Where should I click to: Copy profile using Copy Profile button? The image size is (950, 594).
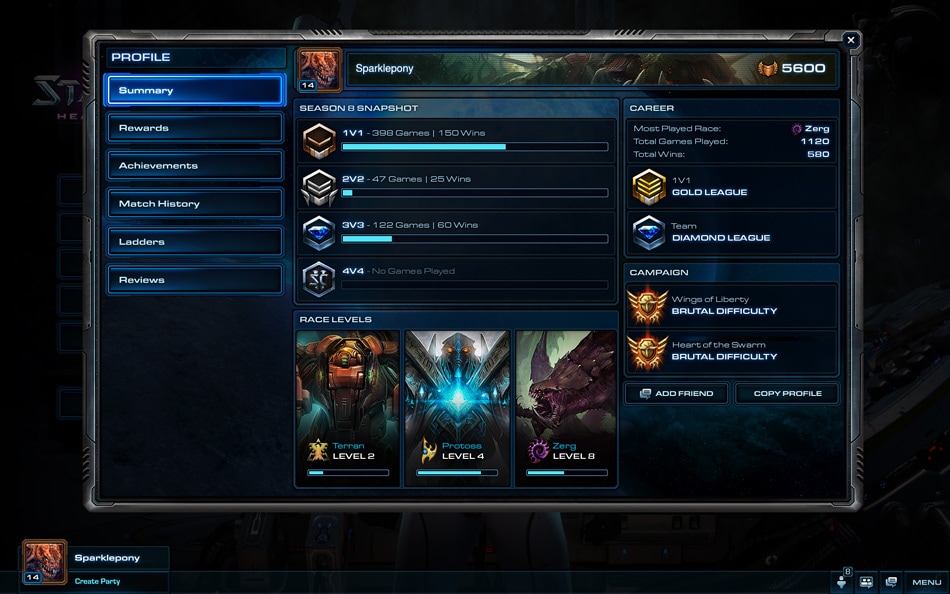787,393
